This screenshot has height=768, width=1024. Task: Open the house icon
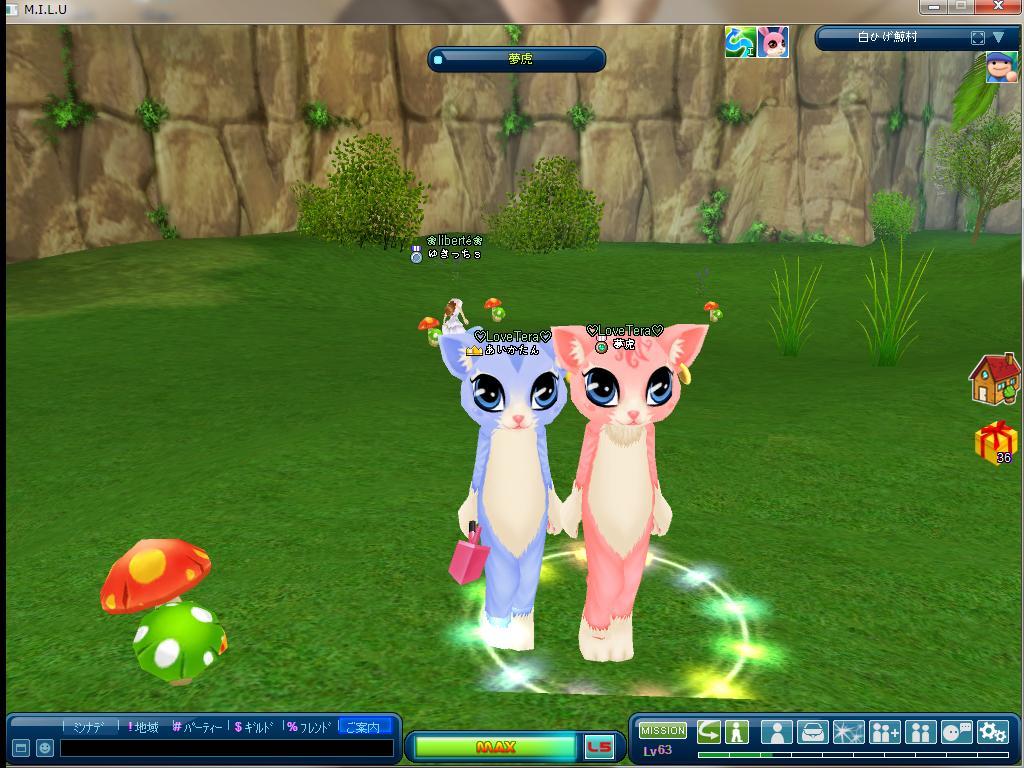pyautogui.click(x=994, y=379)
